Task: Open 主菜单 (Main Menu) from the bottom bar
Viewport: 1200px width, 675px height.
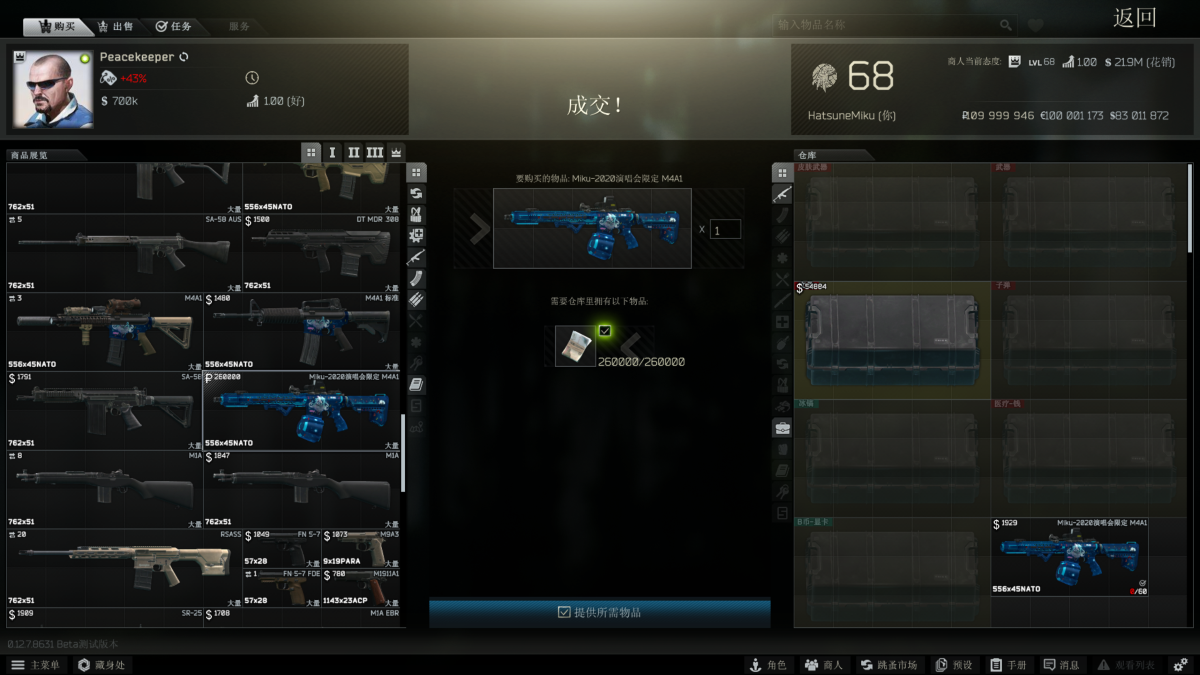Action: click(36, 665)
